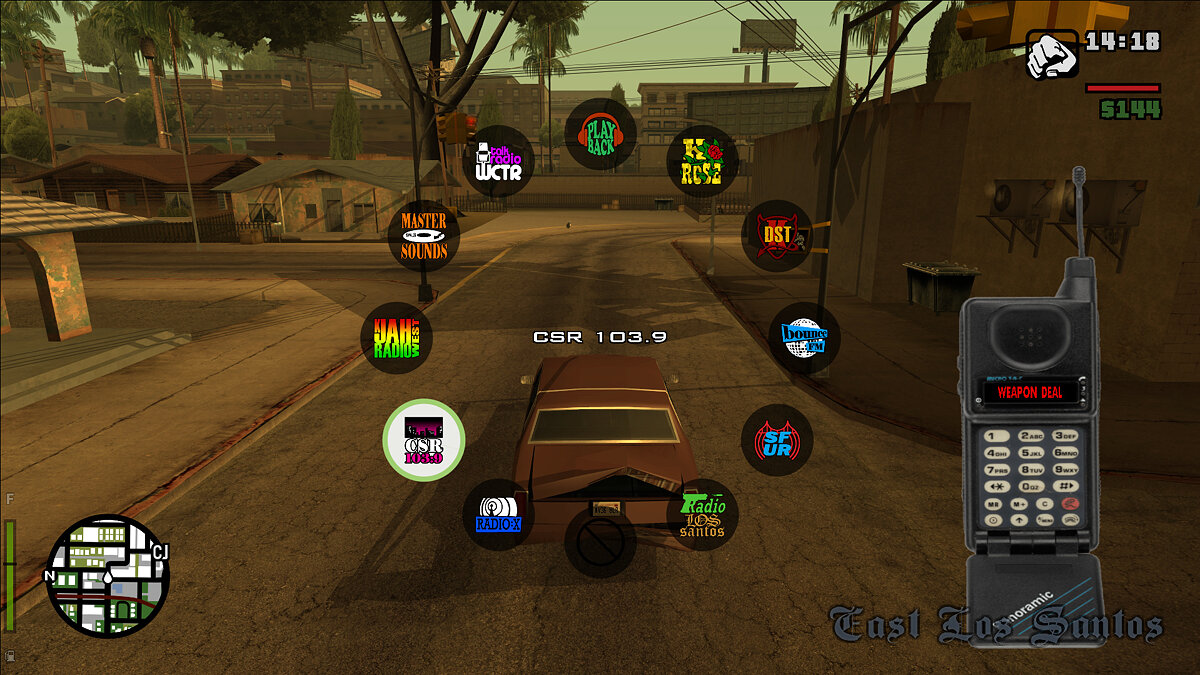Choose the SF-UR radio station
Screen dimensions: 1200x675
777,440
